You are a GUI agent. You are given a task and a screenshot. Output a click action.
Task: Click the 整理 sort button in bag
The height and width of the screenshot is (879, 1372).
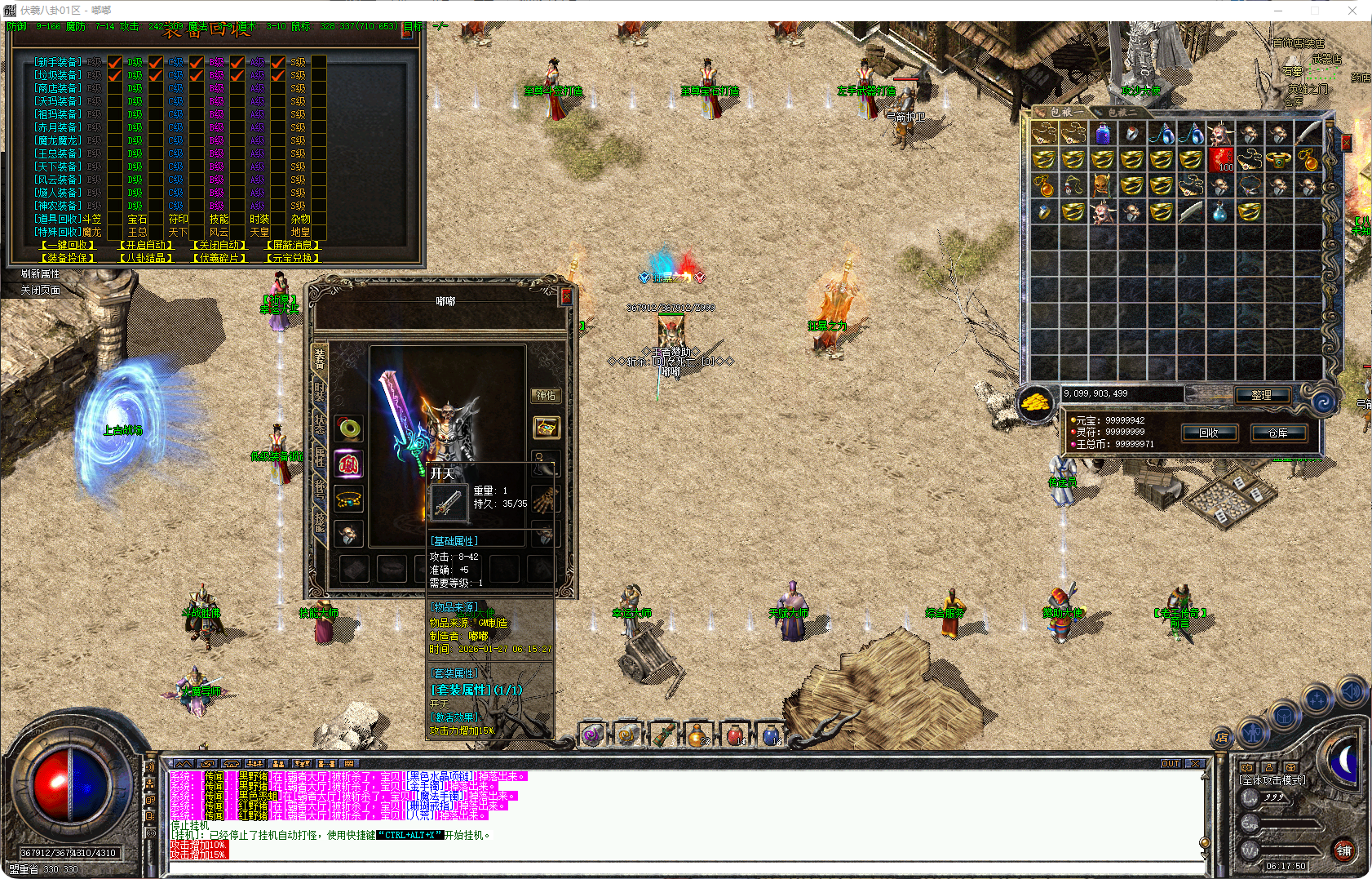1261,395
